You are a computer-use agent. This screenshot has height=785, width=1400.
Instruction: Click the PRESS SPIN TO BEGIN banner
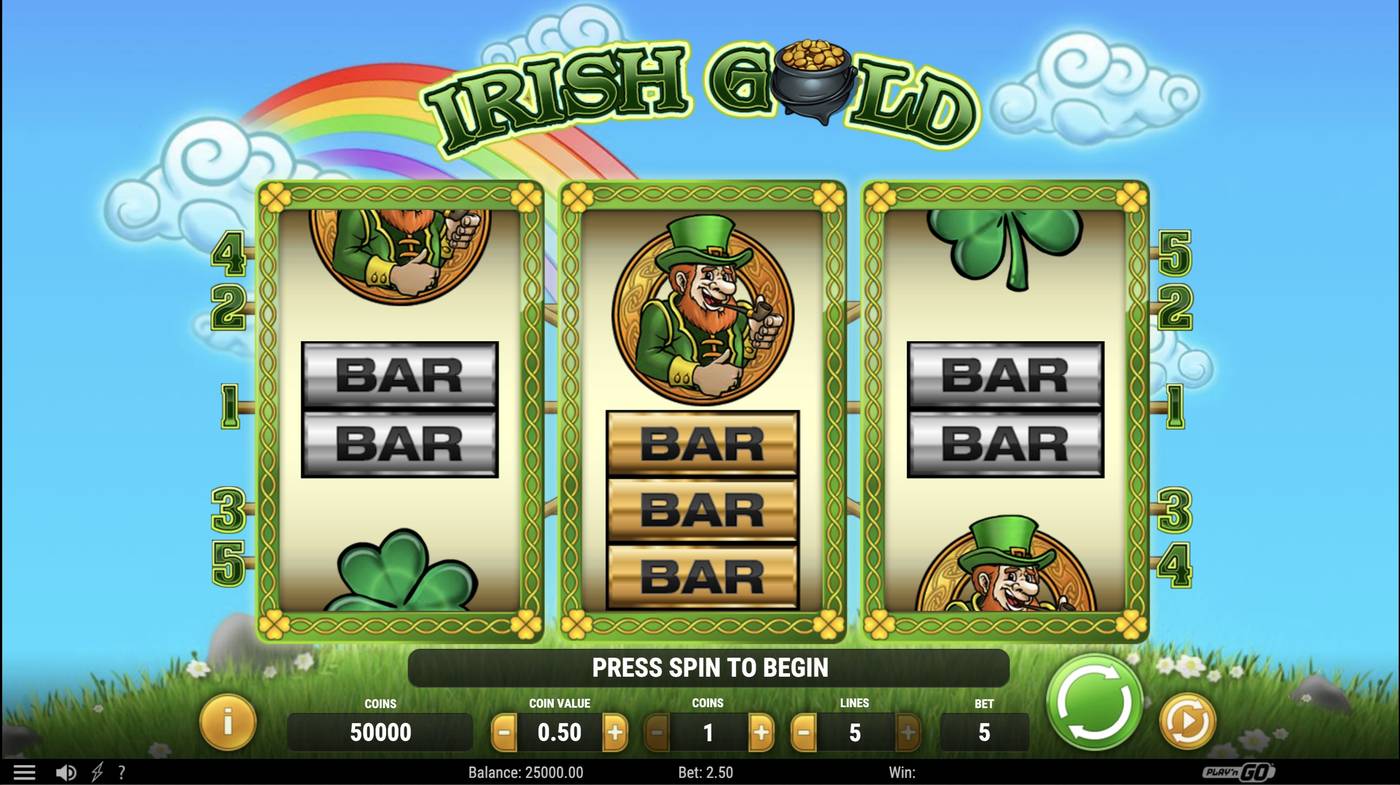(x=710, y=667)
